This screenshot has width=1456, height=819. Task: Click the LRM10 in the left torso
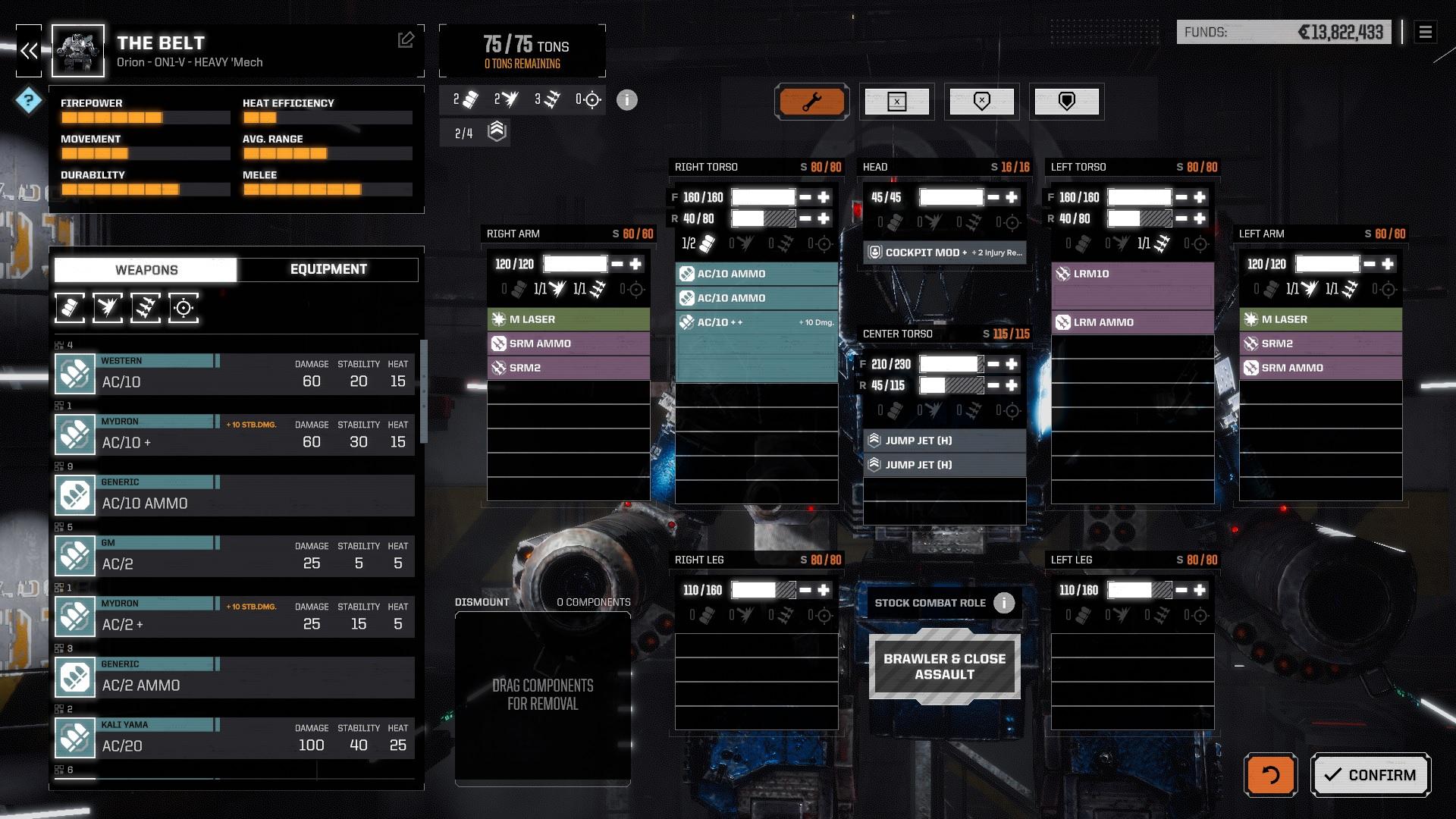coord(1132,274)
